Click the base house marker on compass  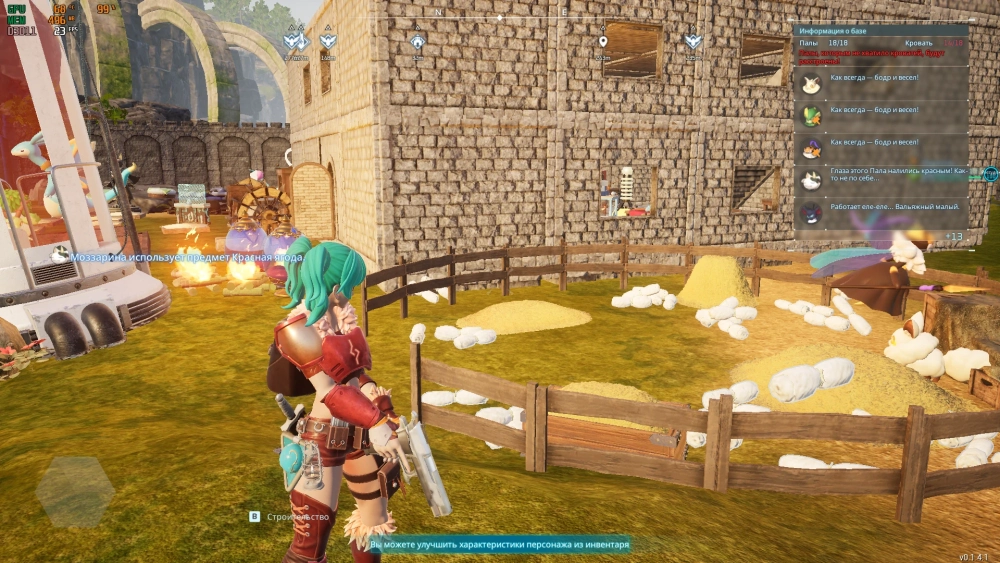click(418, 42)
